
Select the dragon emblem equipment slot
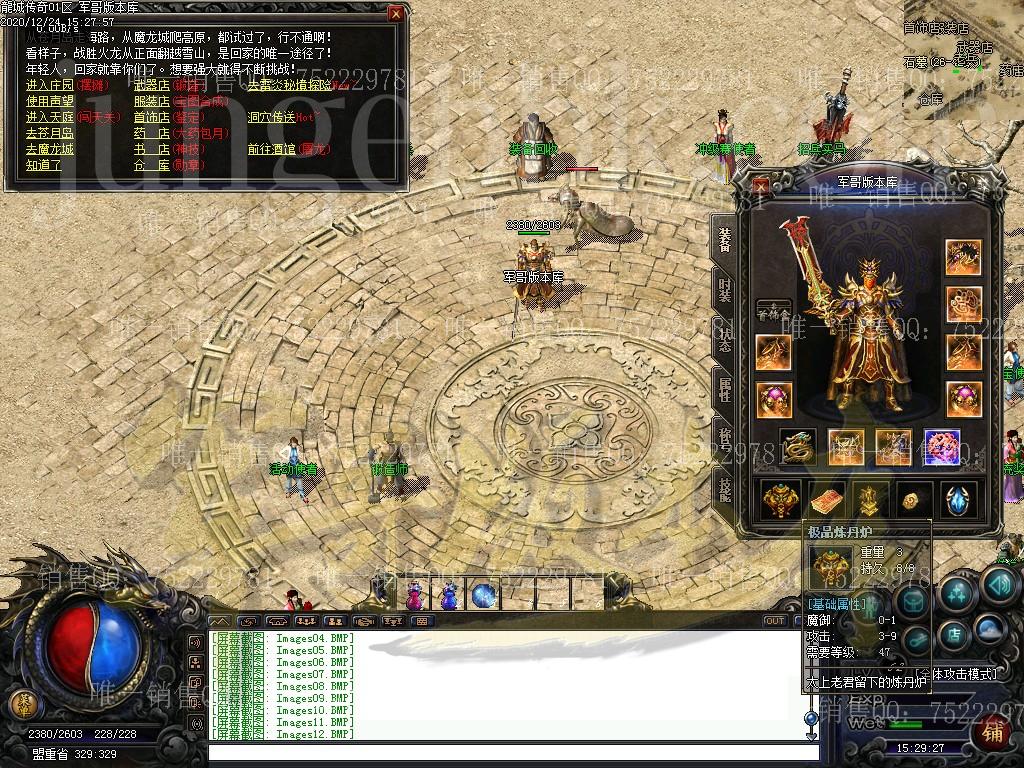tap(797, 447)
